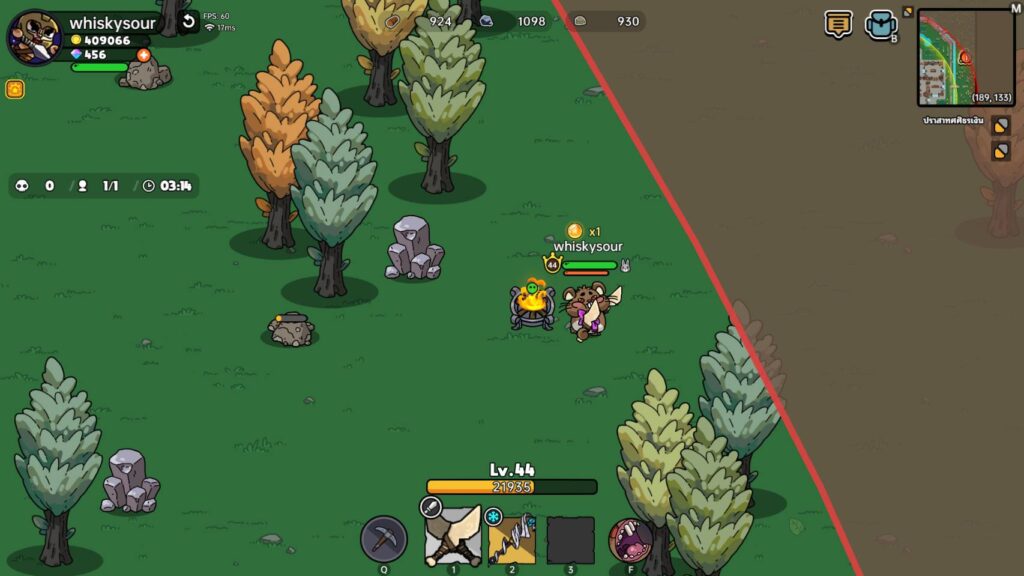Viewport: 1024px width, 576px height.
Task: Select the empty third hotbar slot
Action: pyautogui.click(x=570, y=540)
